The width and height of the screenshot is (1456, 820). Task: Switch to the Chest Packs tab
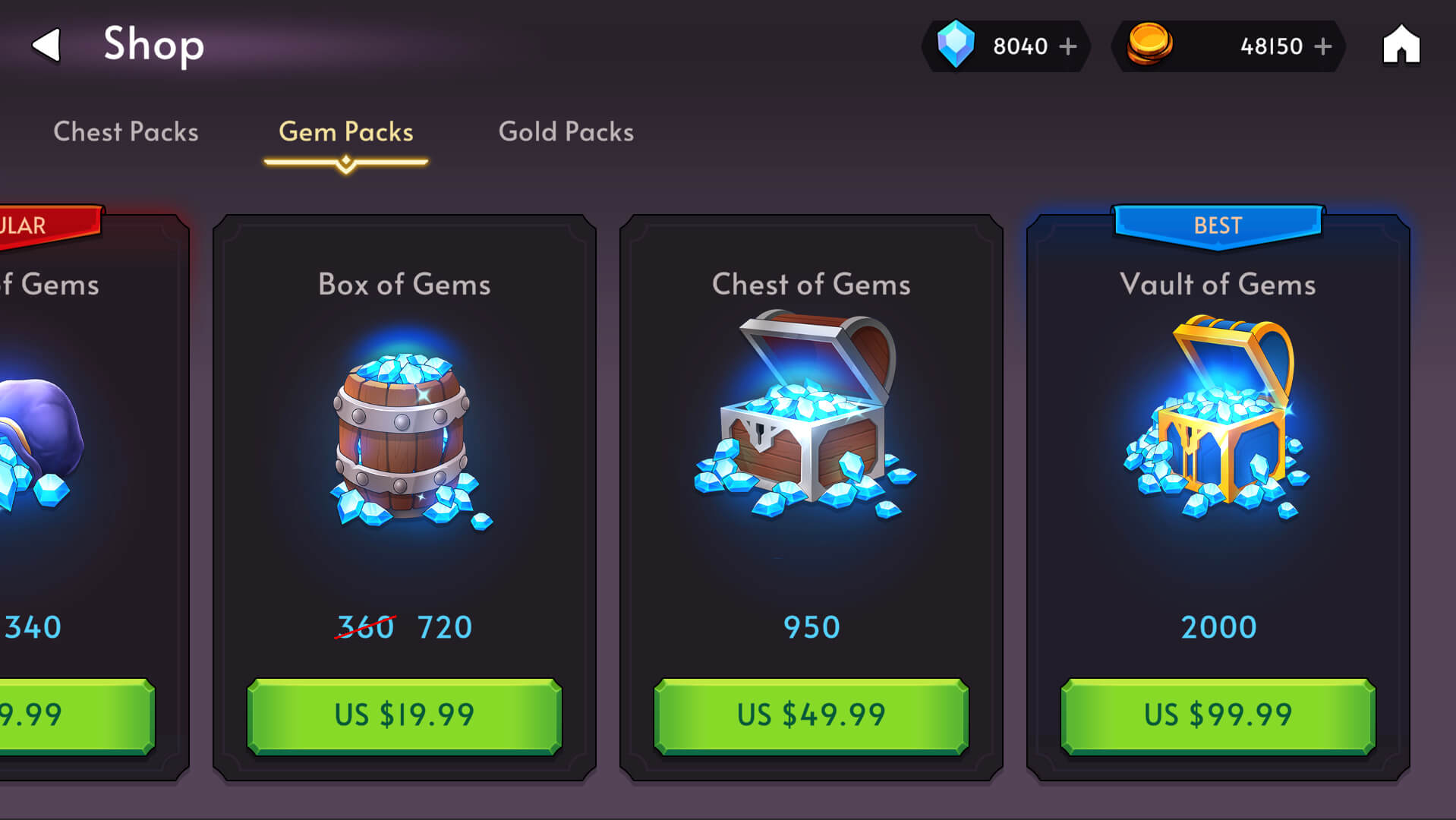pyautogui.click(x=126, y=132)
